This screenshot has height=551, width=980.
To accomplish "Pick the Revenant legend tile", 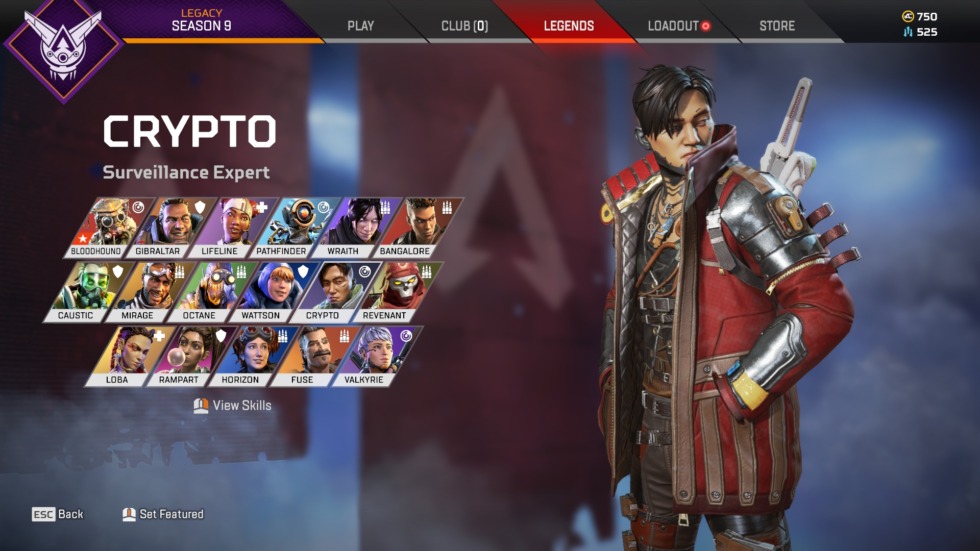I will tap(384, 290).
